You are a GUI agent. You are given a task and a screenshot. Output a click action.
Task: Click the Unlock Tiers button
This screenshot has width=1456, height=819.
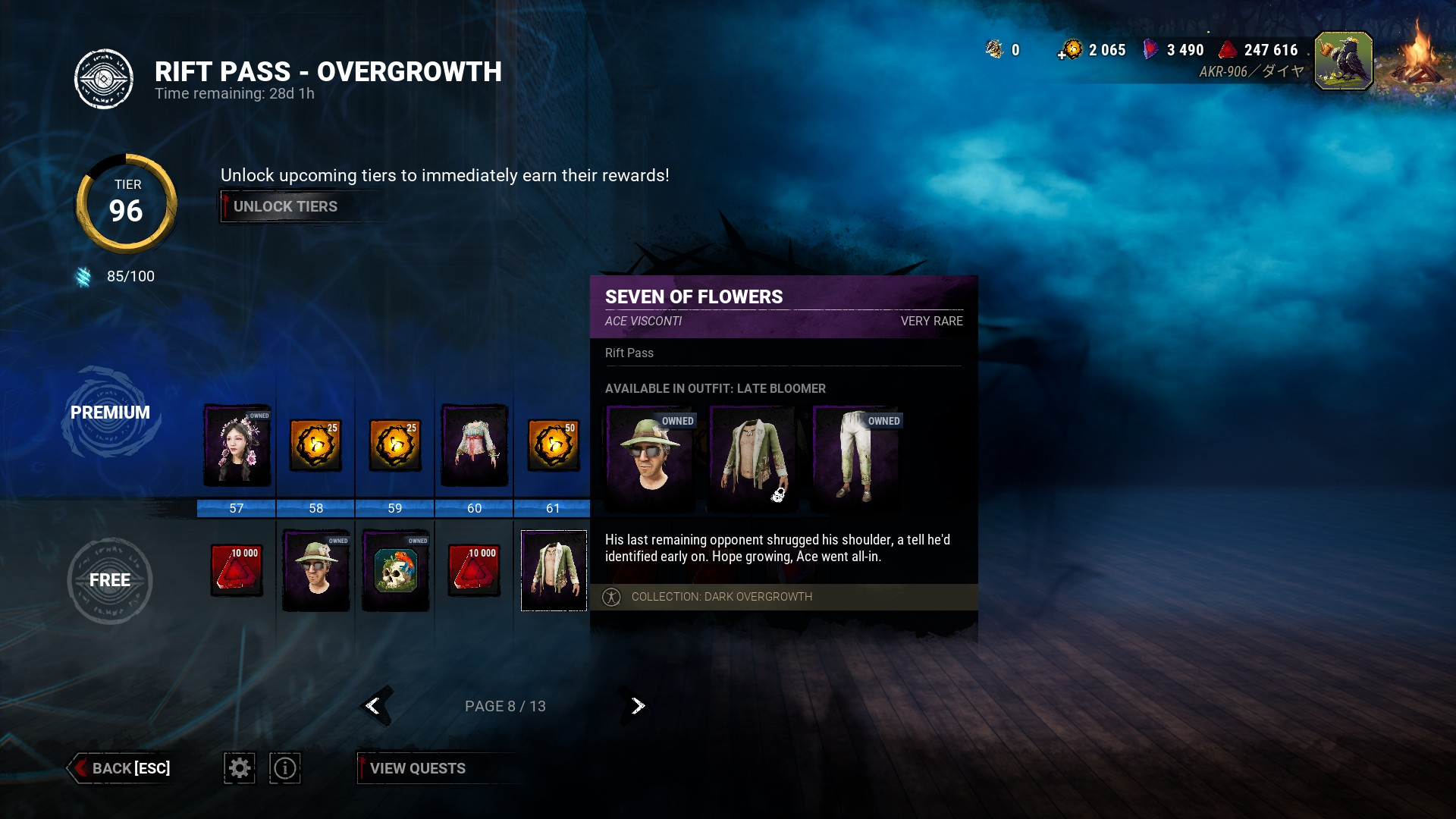285,206
